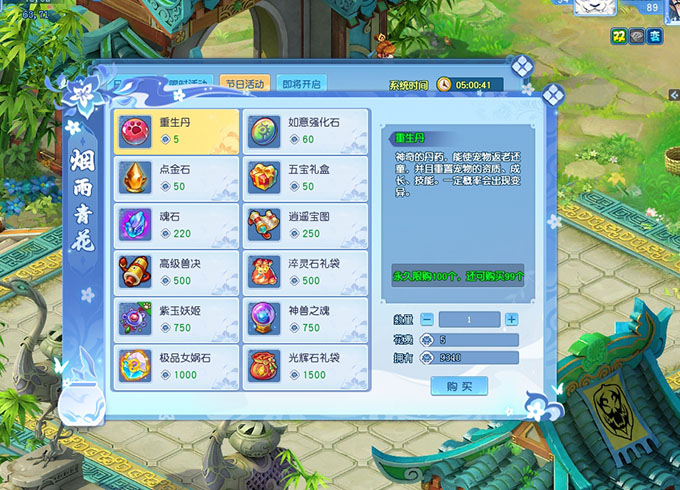Pick the 高级兽决 scroll

tap(176, 272)
